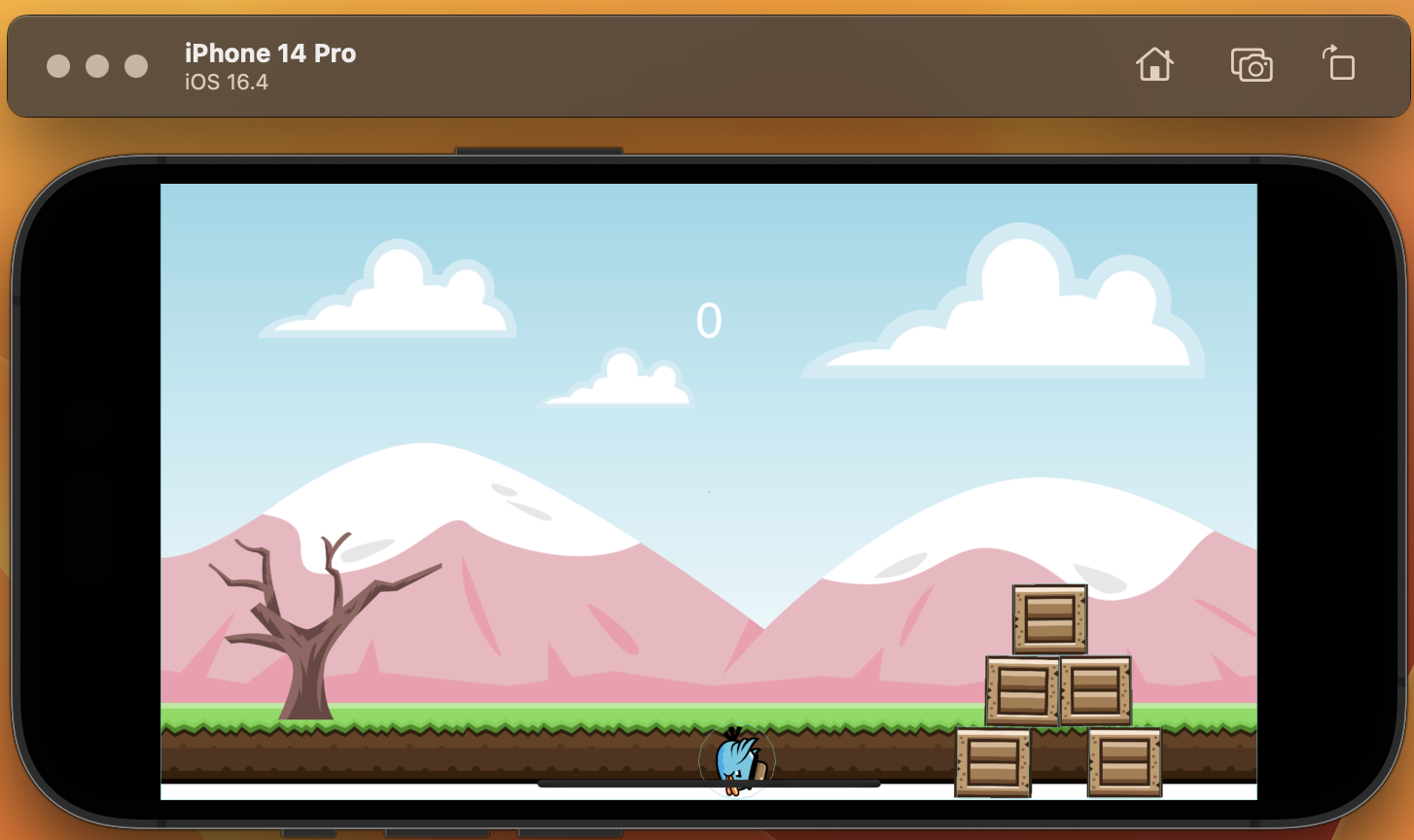1414x840 pixels.
Task: Tap the bottom-right crate of the pyramid
Action: coord(1125,762)
